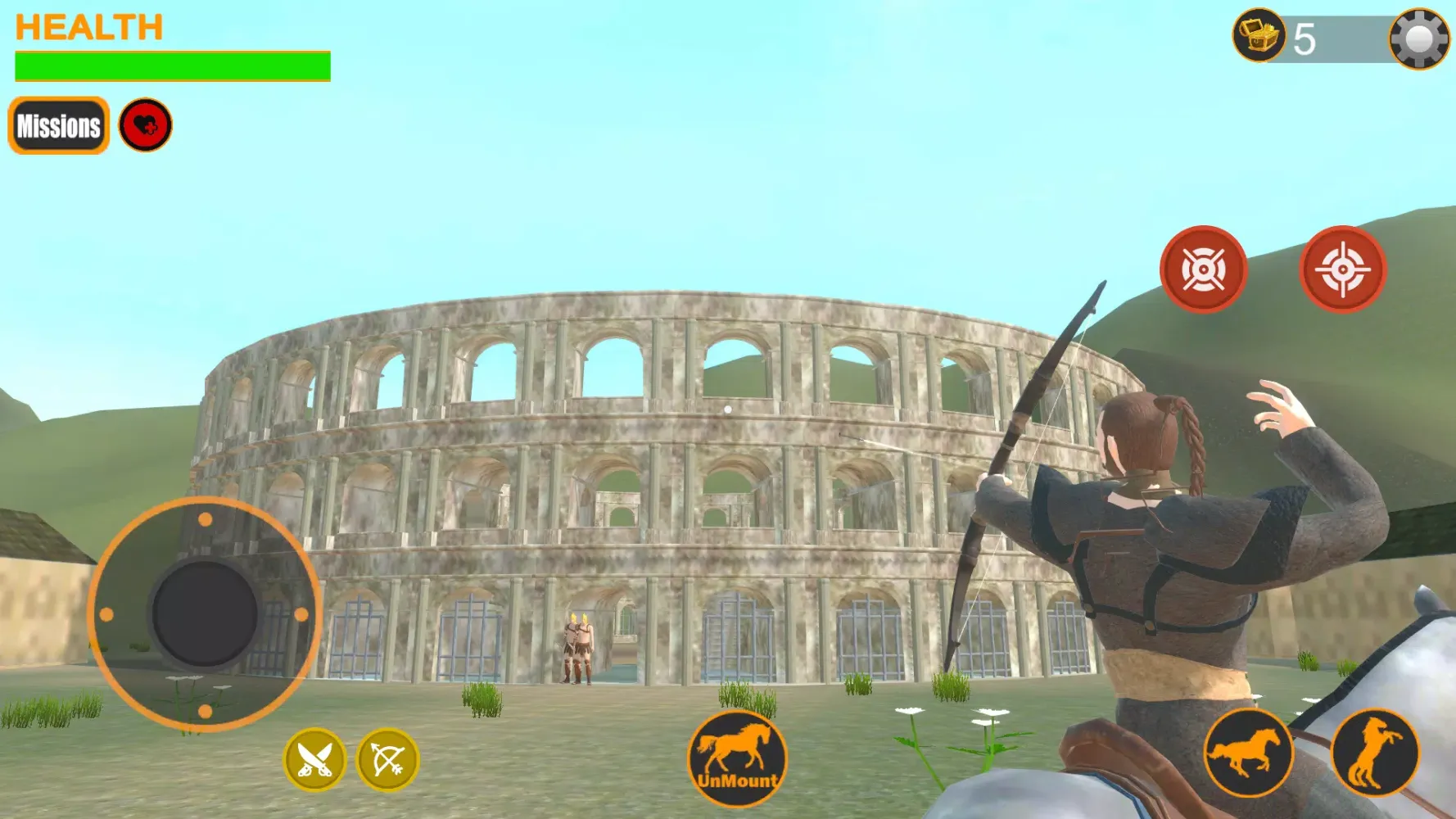Activate the galloping horse sprint button
Screen dimensions: 1456x819
(1247, 753)
